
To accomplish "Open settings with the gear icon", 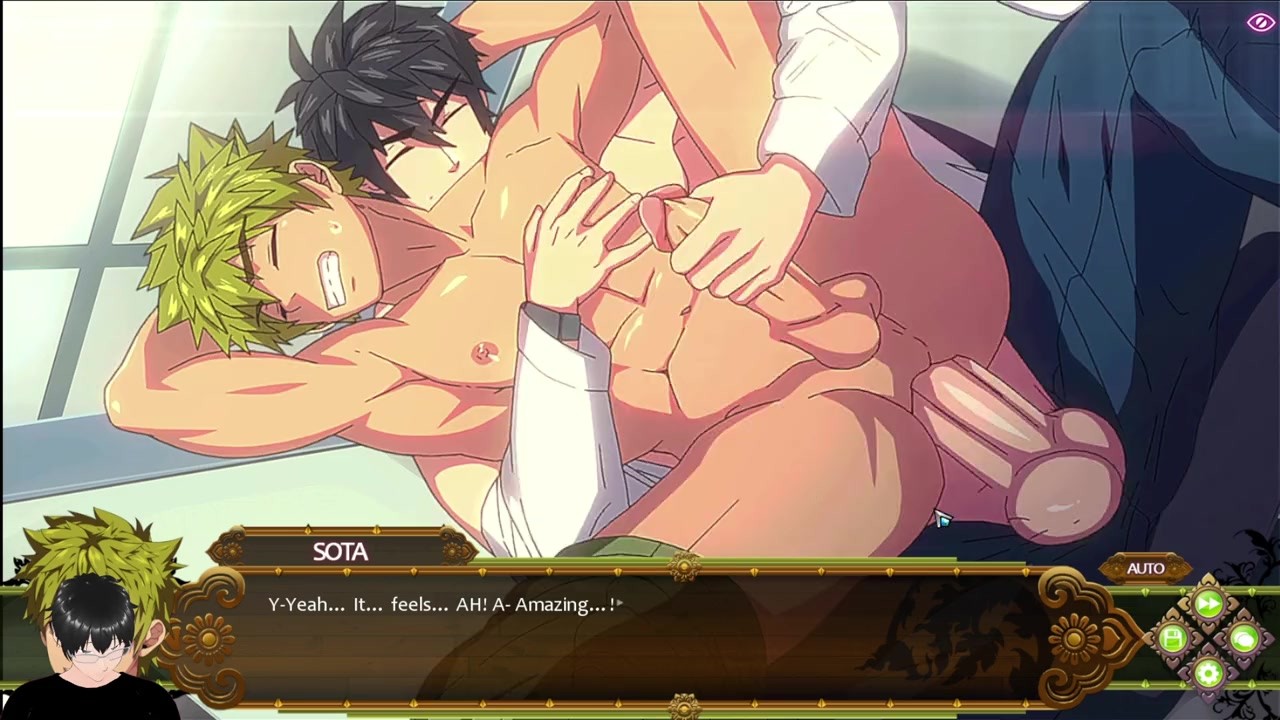I will coord(1208,672).
